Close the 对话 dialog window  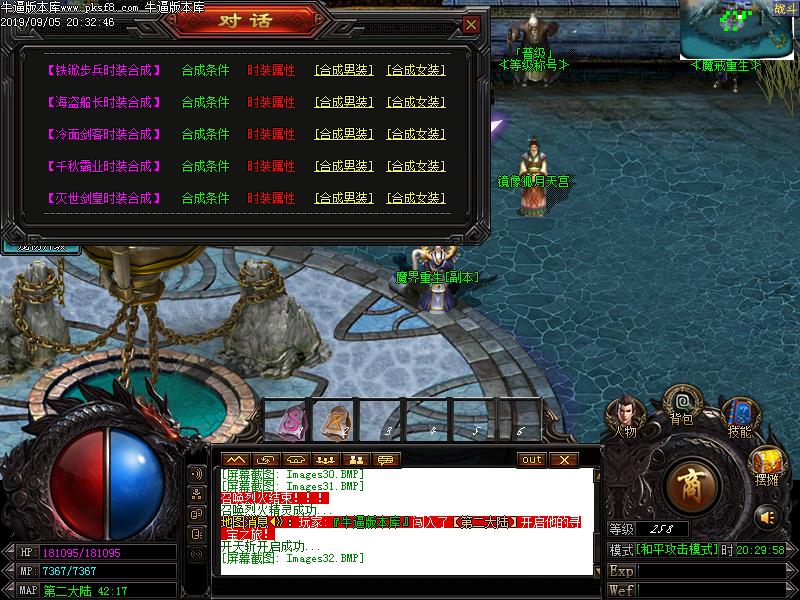click(x=471, y=24)
